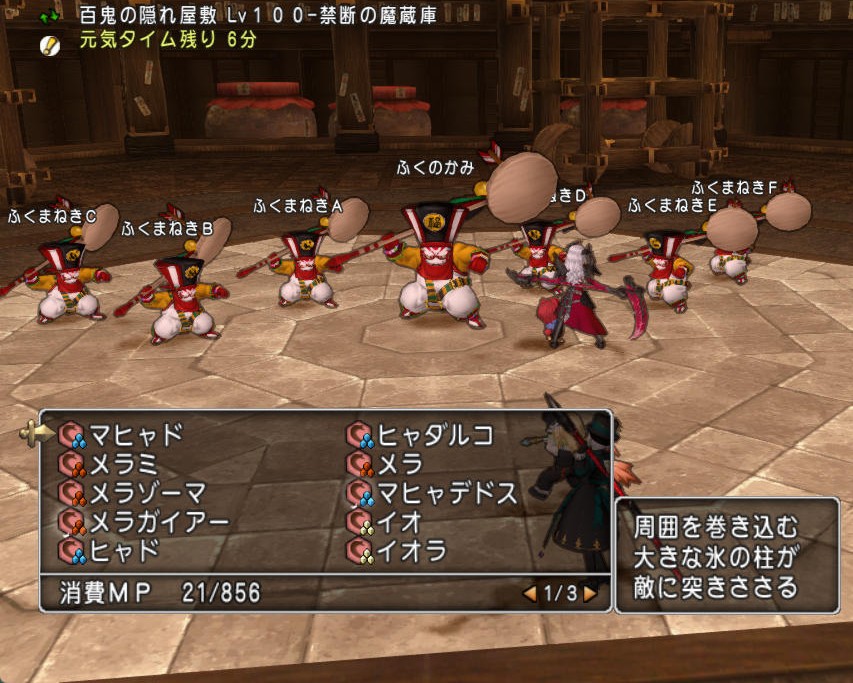
Task: Select the メラ fire spell
Action: [x=399, y=464]
